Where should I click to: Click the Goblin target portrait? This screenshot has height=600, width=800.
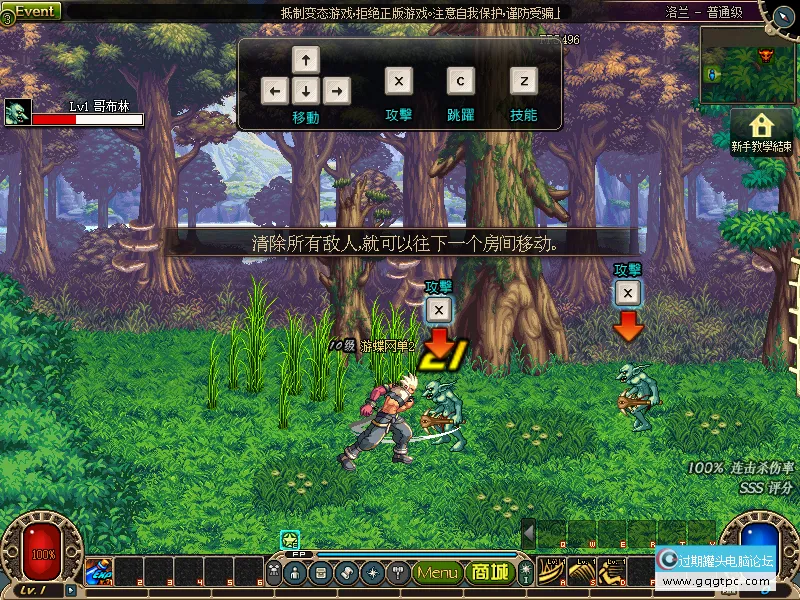18,112
